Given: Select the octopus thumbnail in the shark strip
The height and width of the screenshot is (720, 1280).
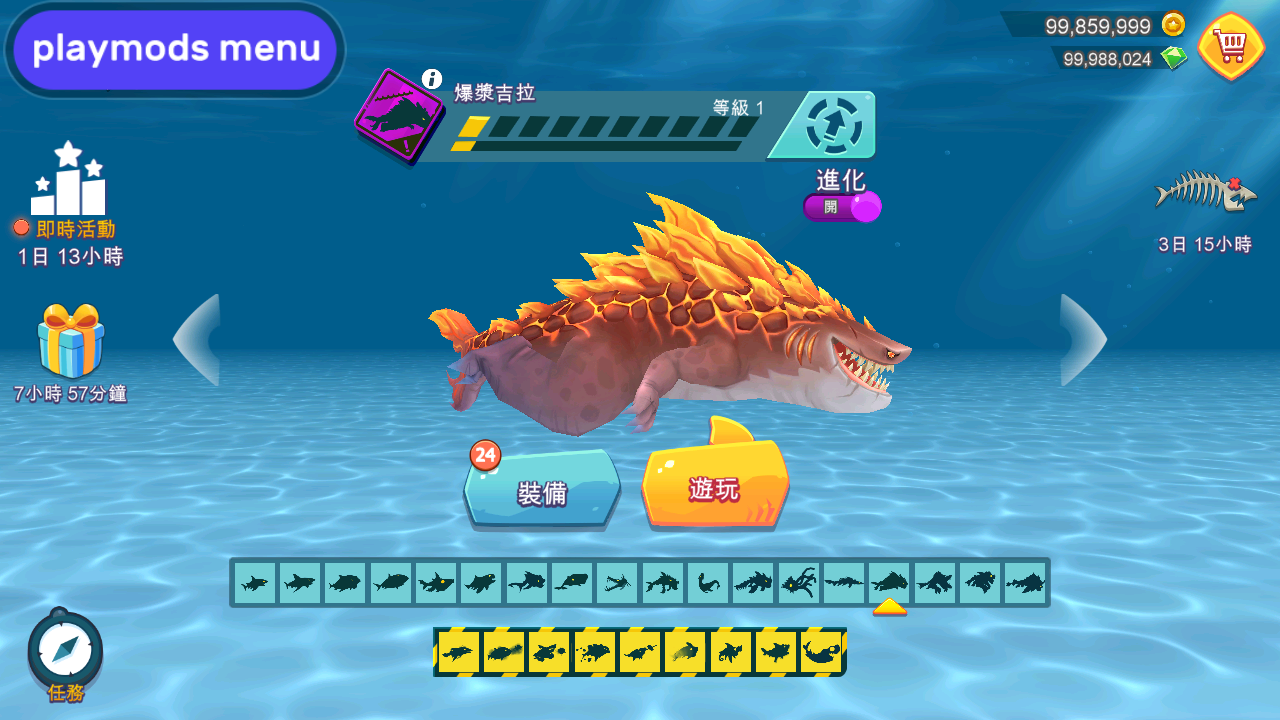Looking at the screenshot, I should 798,583.
